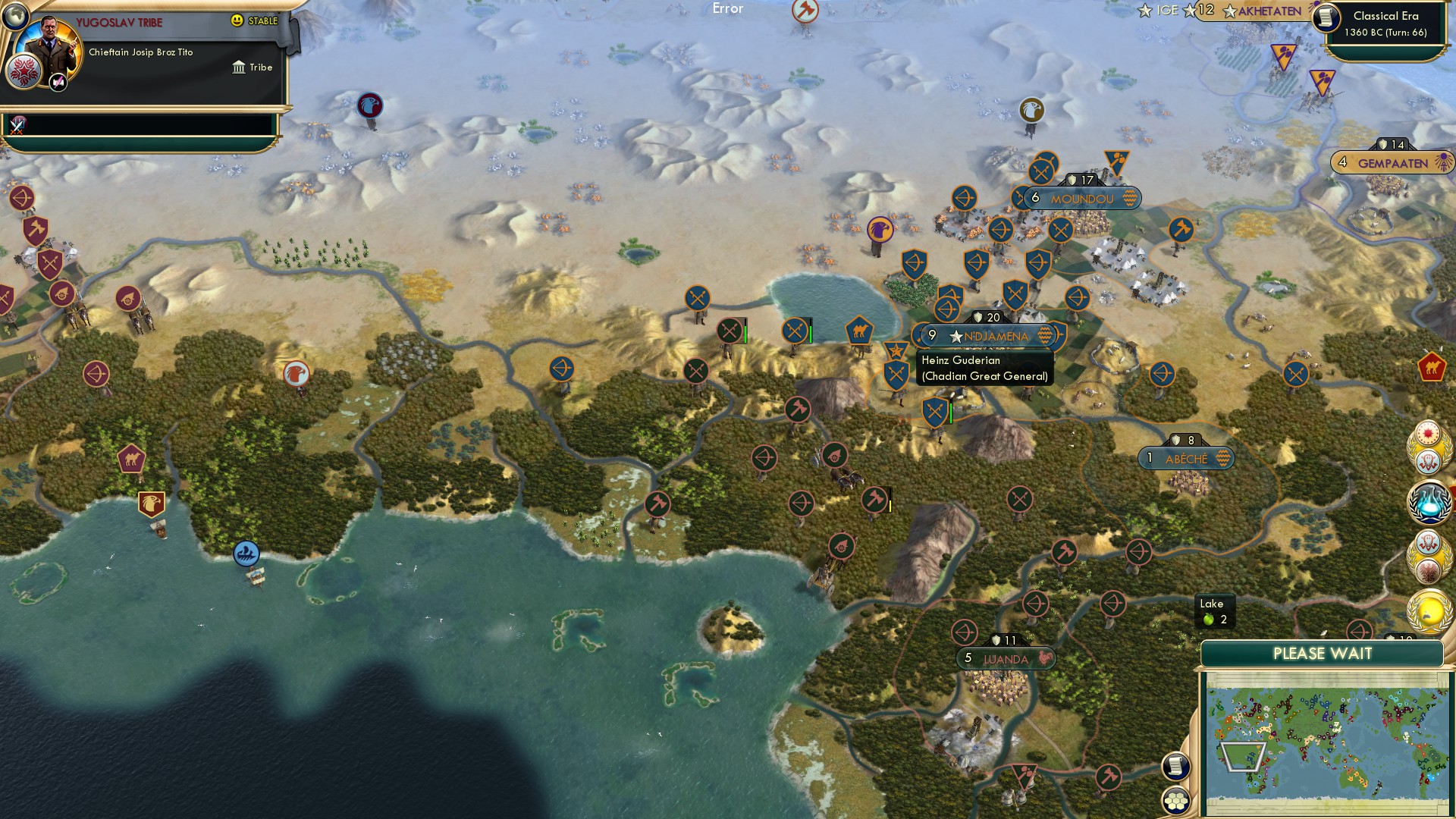The image size is (1456, 819).
Task: Select the blue work boat icon offshore
Action: point(246,554)
